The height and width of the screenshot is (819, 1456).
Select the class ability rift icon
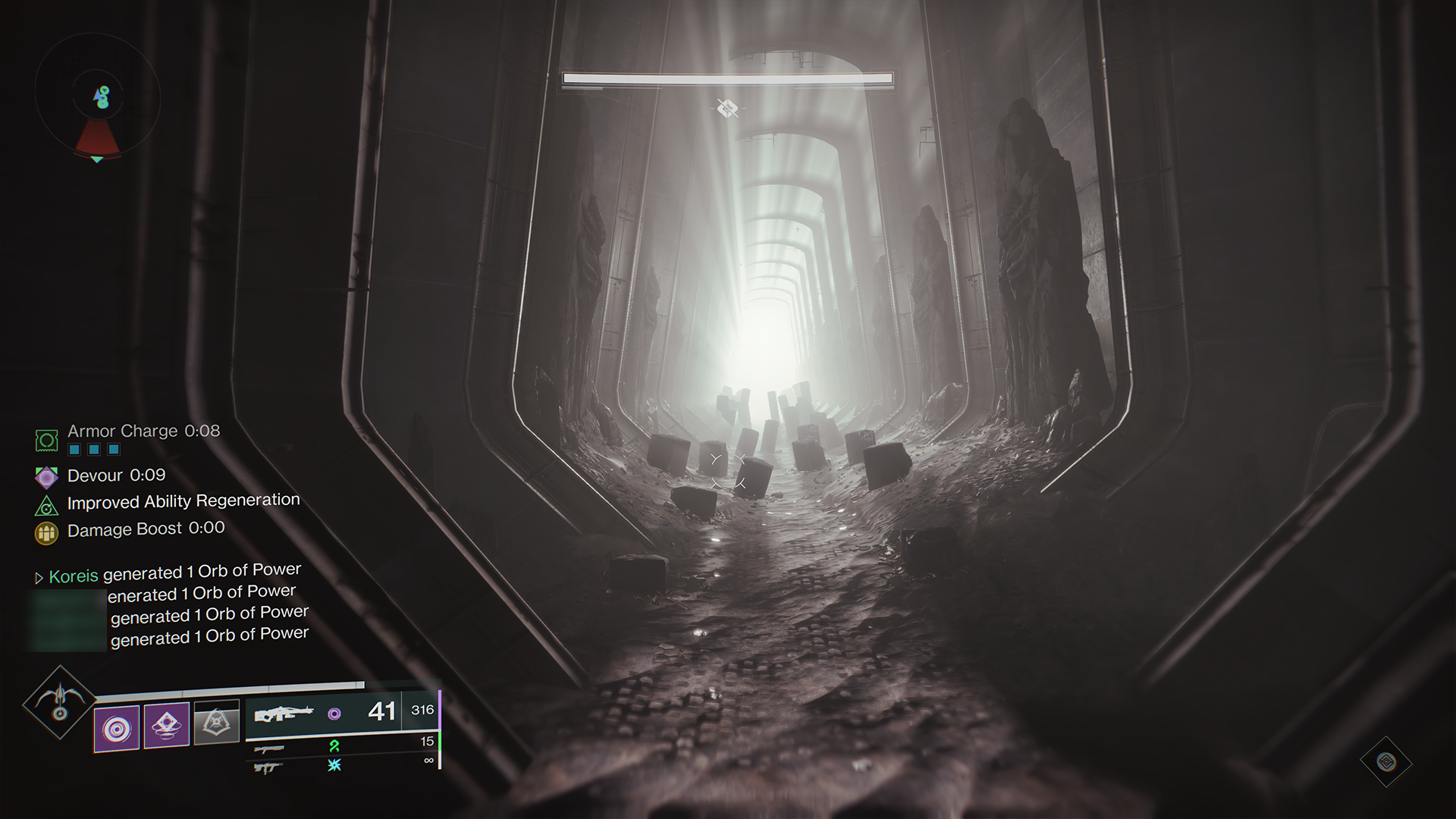pyautogui.click(x=216, y=722)
